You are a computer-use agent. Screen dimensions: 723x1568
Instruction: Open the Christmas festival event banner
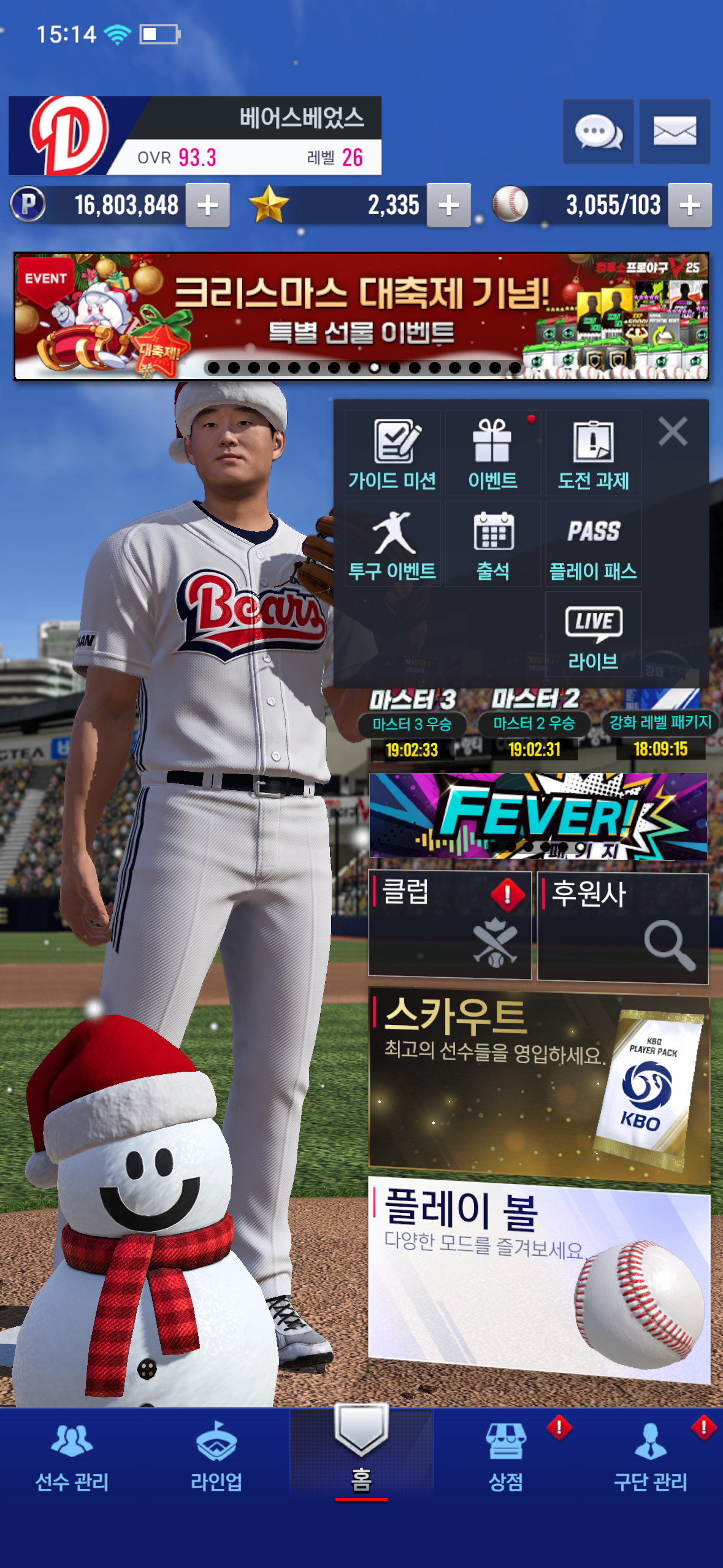[361, 317]
